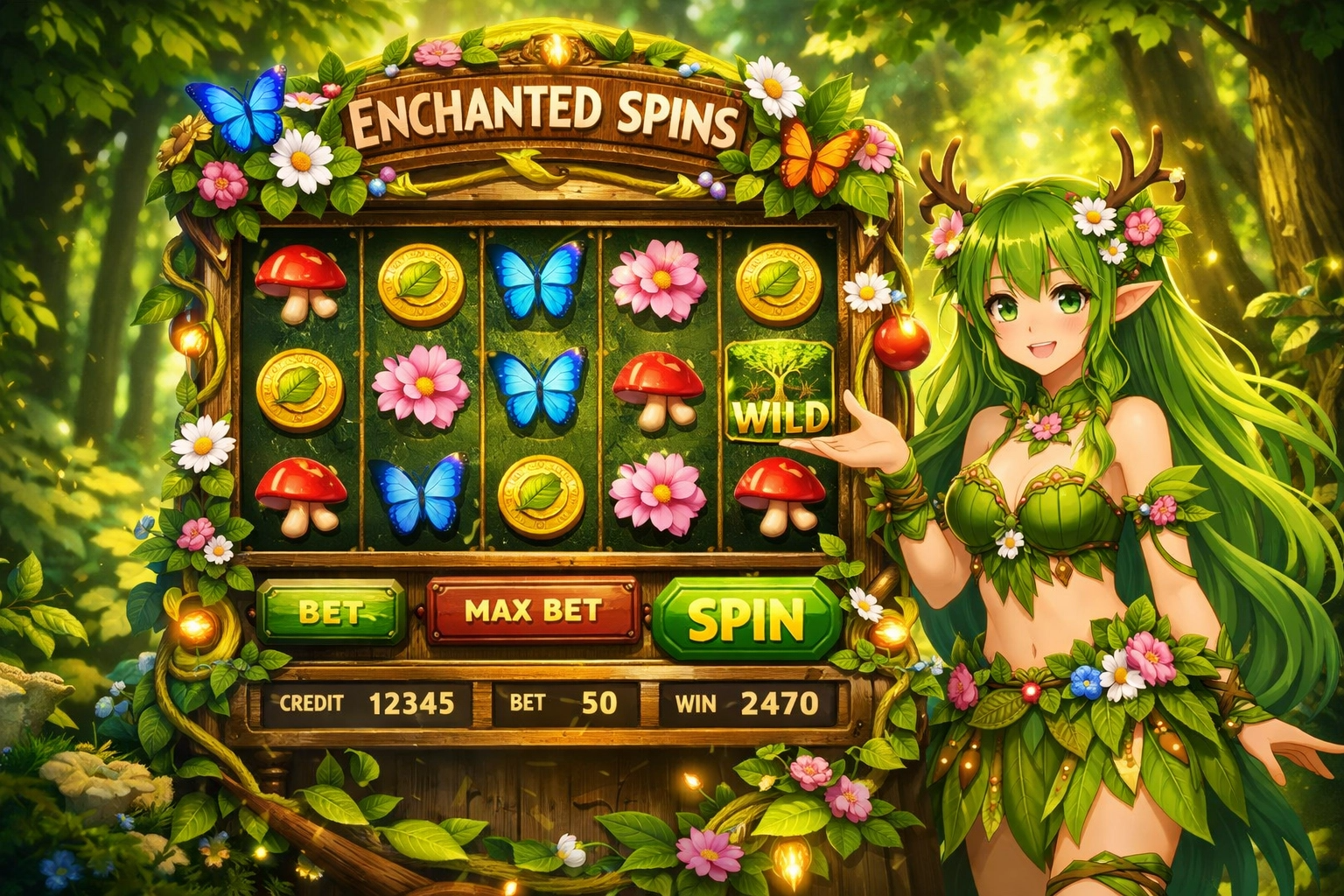
Task: Click the green BET button
Action: pos(332,612)
